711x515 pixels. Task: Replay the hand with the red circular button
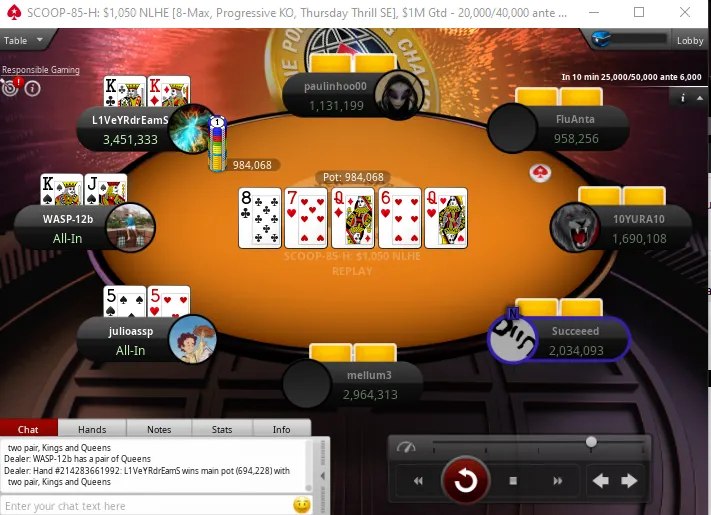pyautogui.click(x=465, y=481)
